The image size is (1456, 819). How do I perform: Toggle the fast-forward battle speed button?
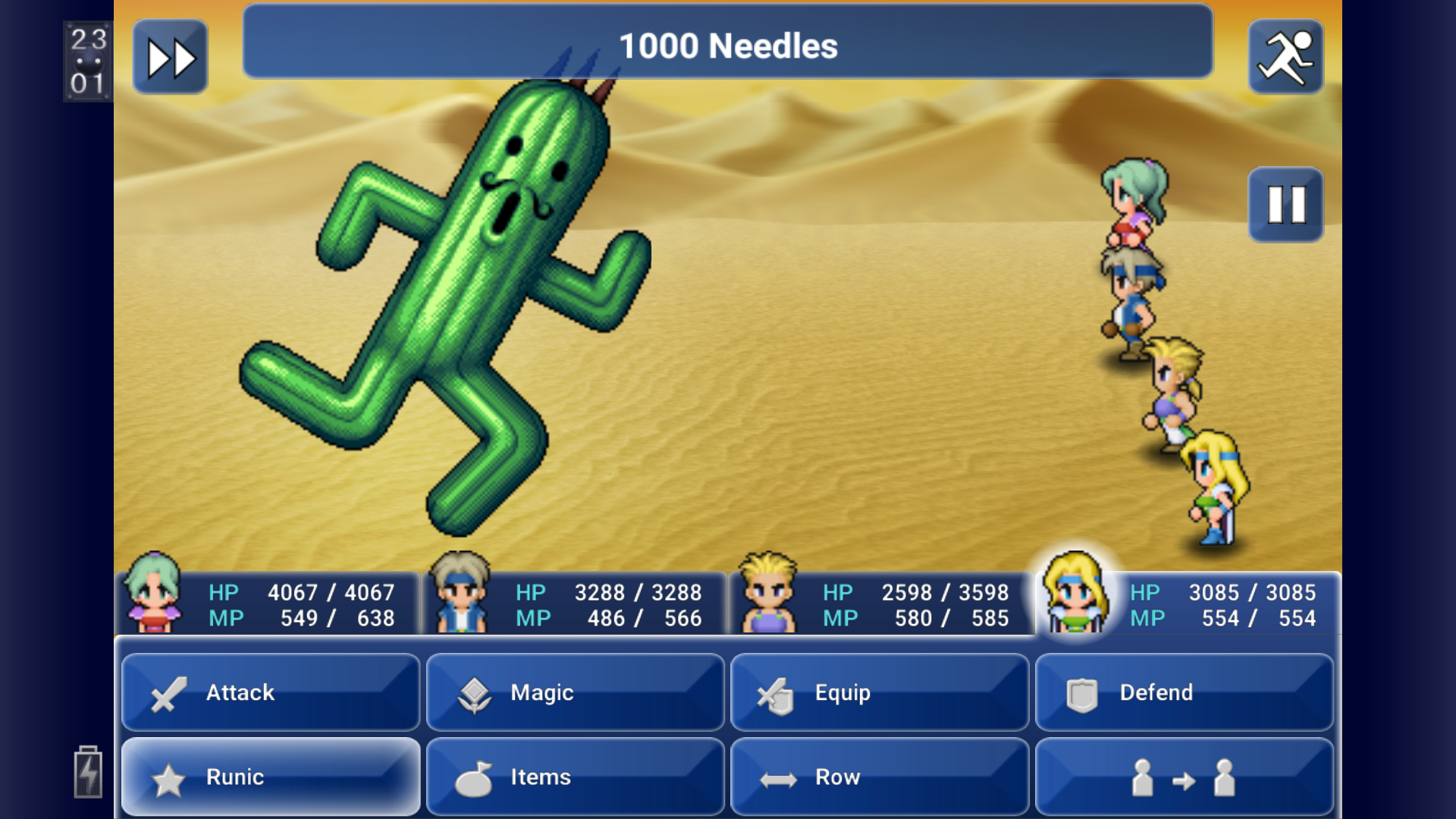coord(171,58)
